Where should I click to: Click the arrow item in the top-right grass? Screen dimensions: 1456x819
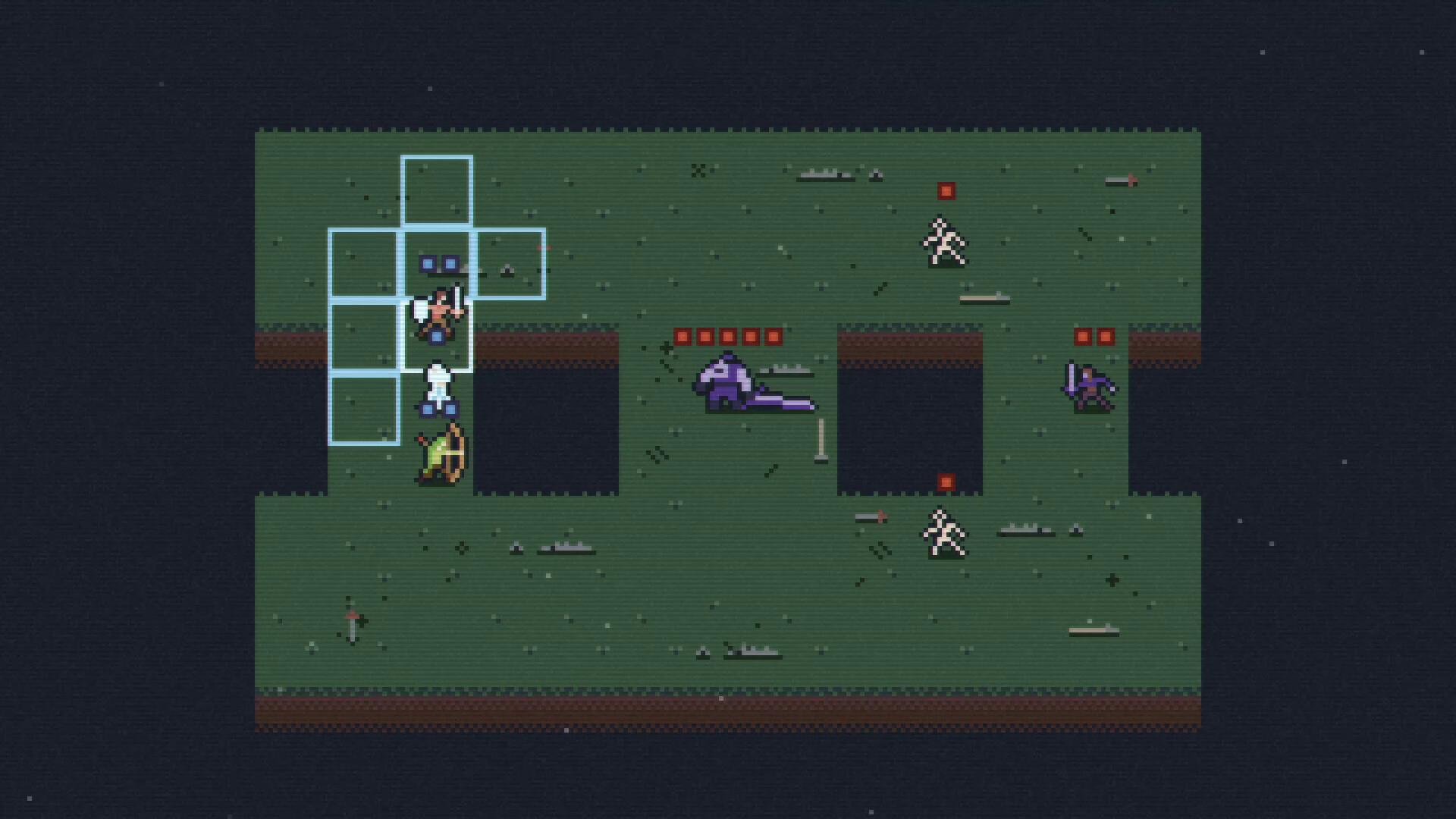pyautogui.click(x=1120, y=180)
